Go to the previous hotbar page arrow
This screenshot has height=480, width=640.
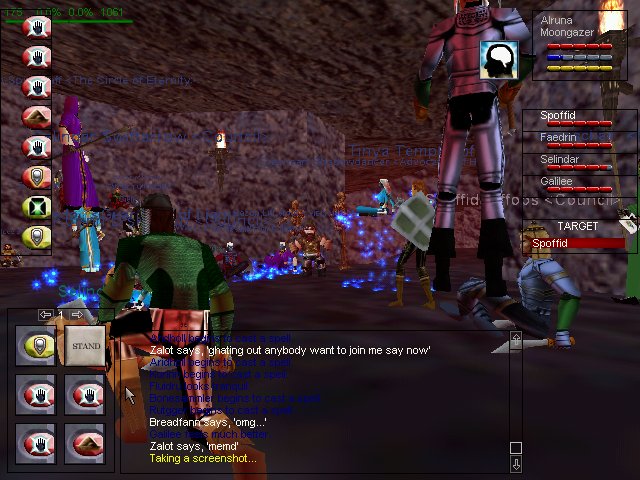45,315
